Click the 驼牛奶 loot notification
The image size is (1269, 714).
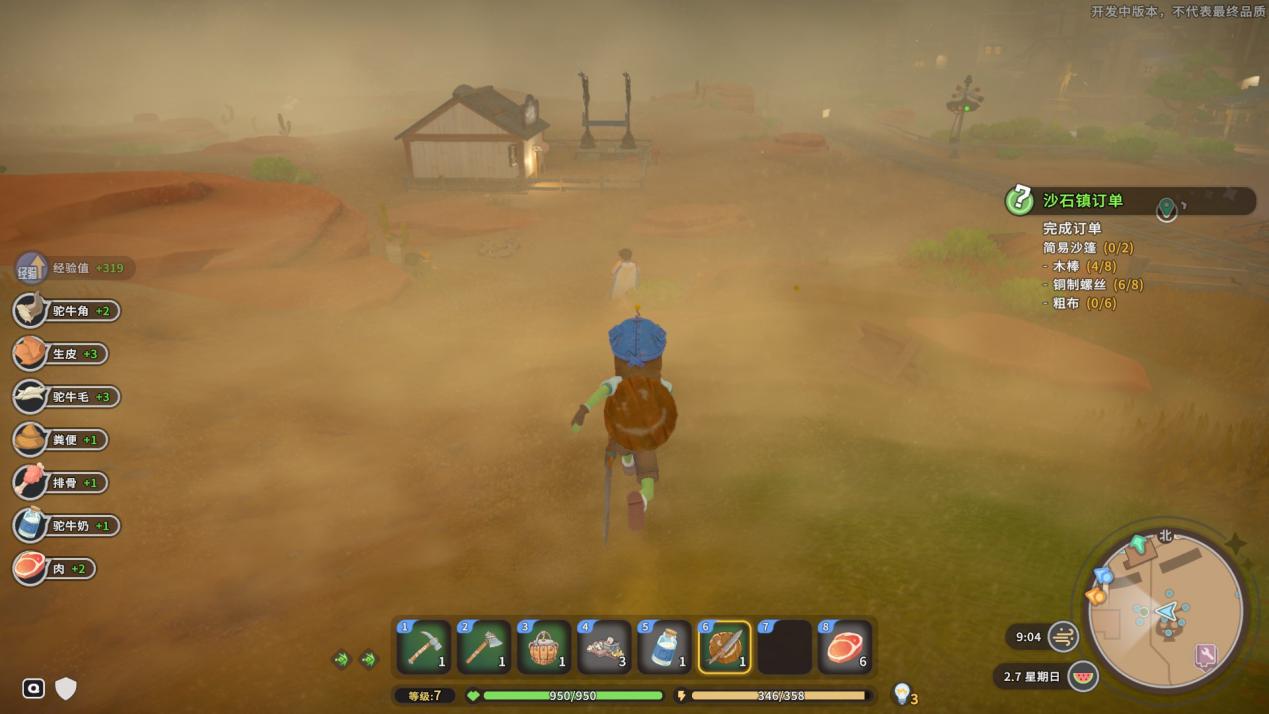[x=68, y=526]
